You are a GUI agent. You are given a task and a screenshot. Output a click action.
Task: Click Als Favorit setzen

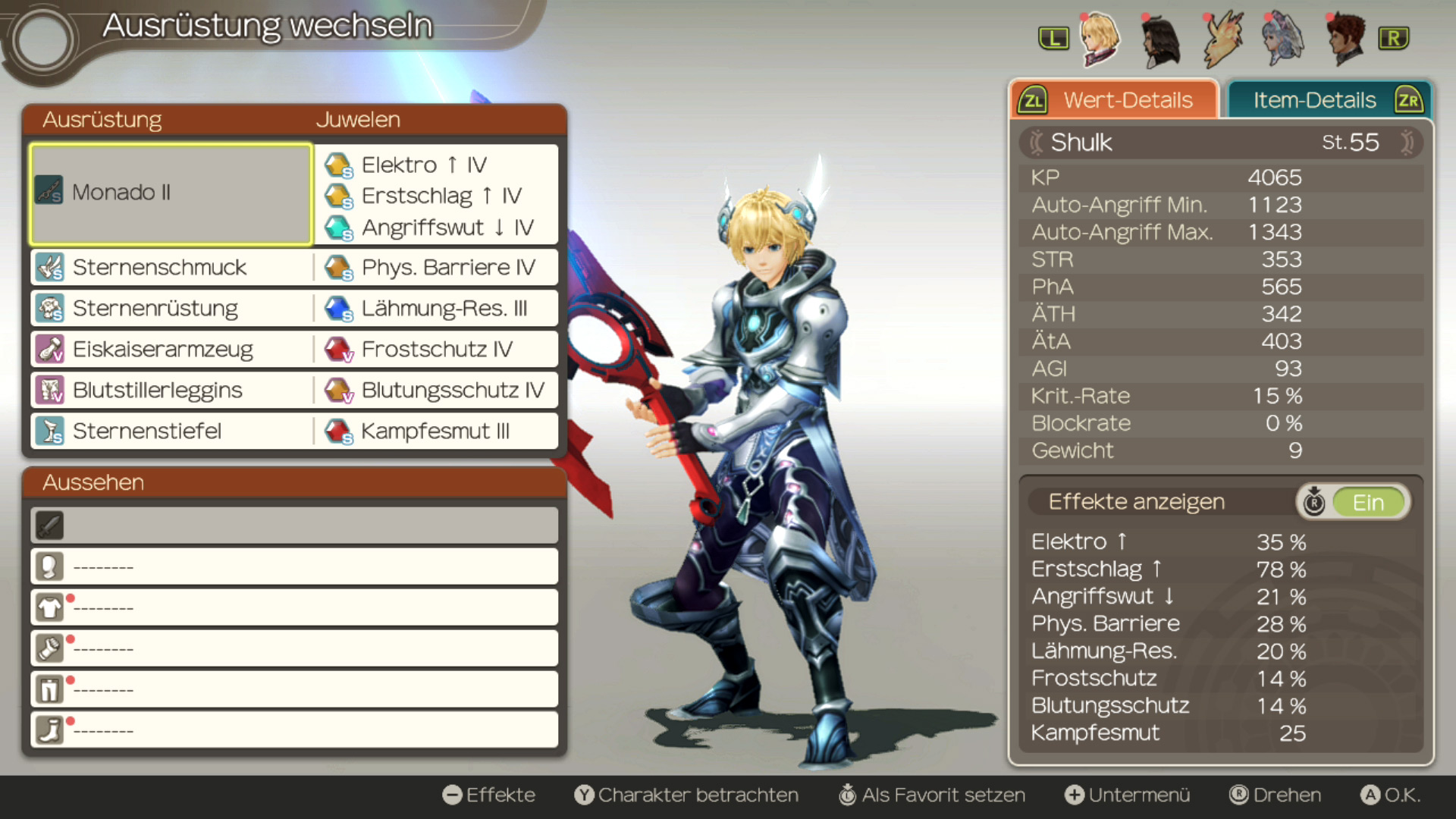pyautogui.click(x=944, y=795)
